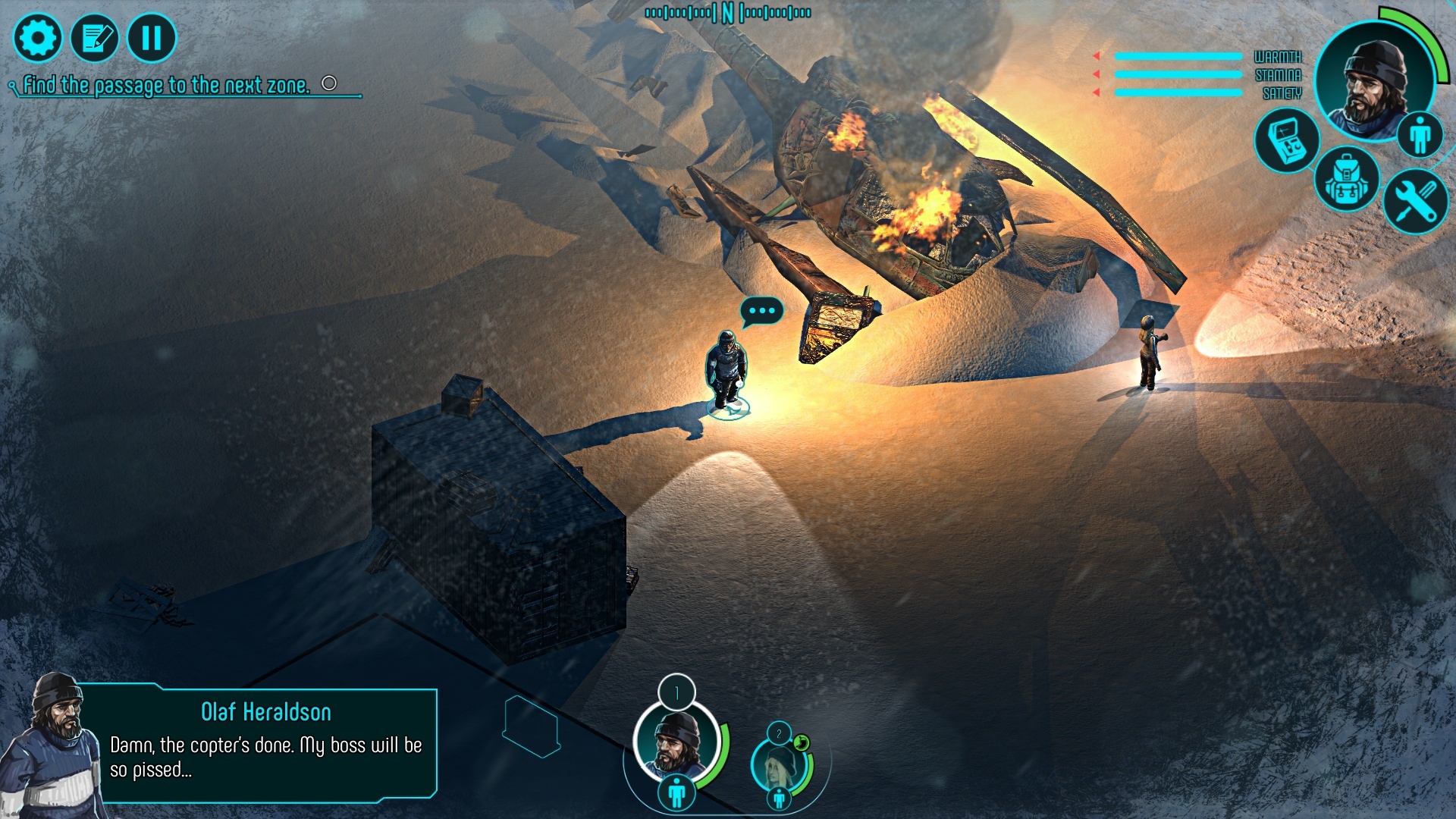The height and width of the screenshot is (819, 1456).
Task: Pause the game
Action: coord(152,37)
